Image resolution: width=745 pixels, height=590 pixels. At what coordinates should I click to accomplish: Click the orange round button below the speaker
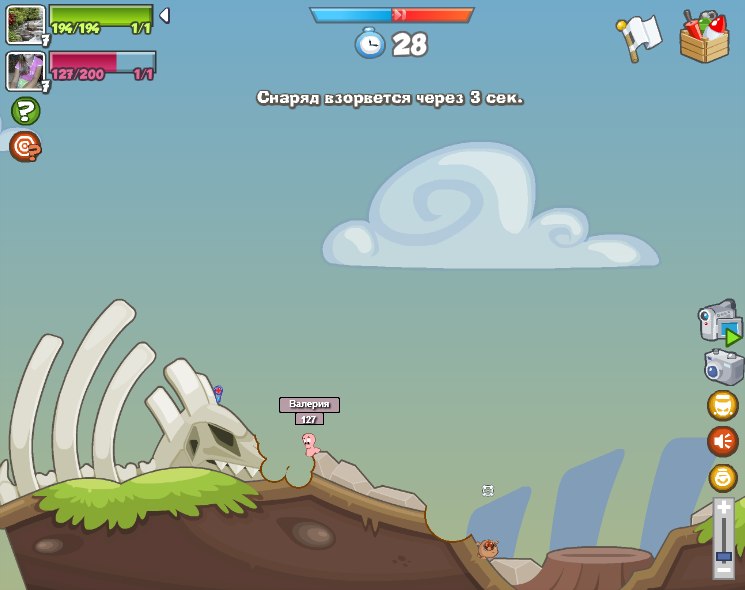[x=722, y=477]
